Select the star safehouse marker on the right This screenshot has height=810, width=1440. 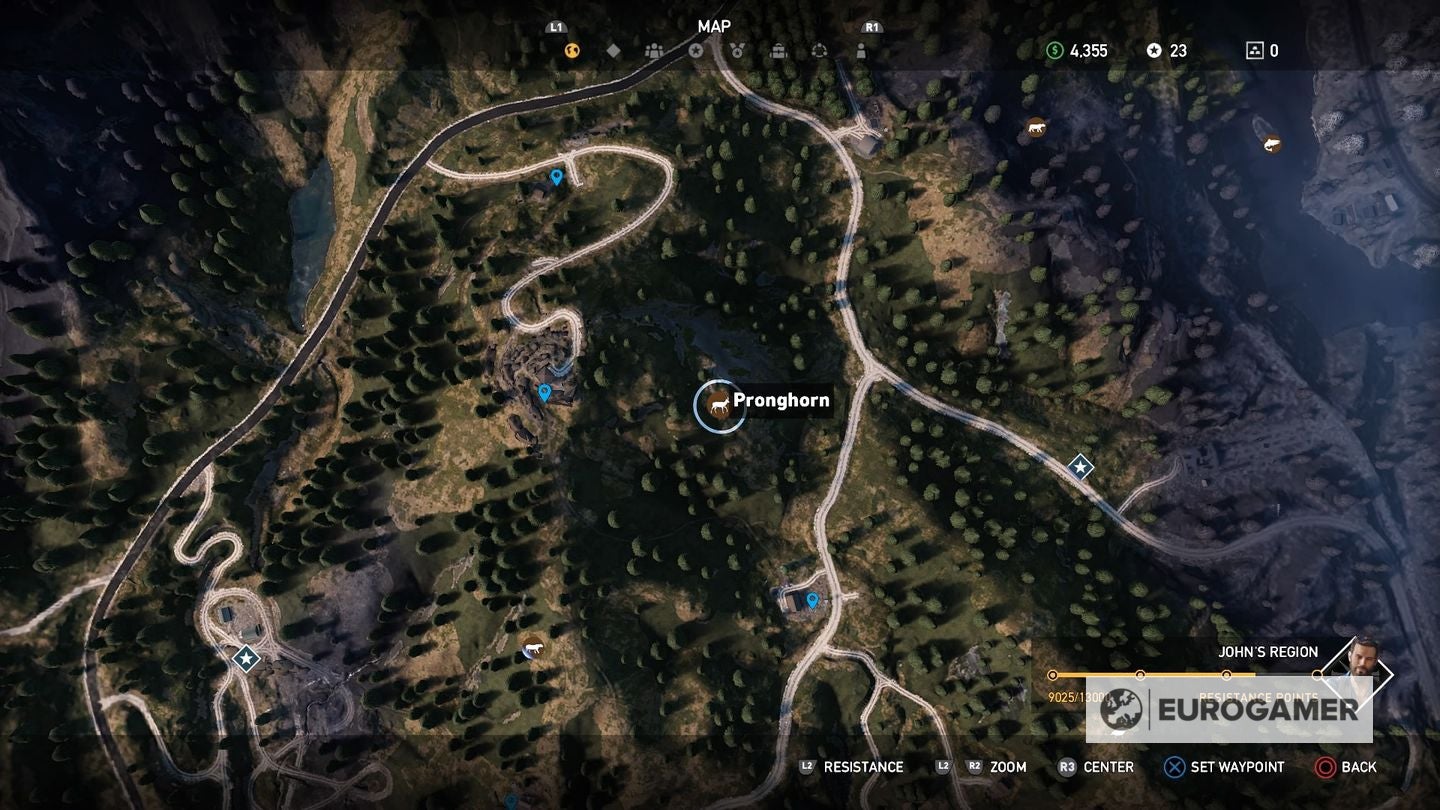1081,467
